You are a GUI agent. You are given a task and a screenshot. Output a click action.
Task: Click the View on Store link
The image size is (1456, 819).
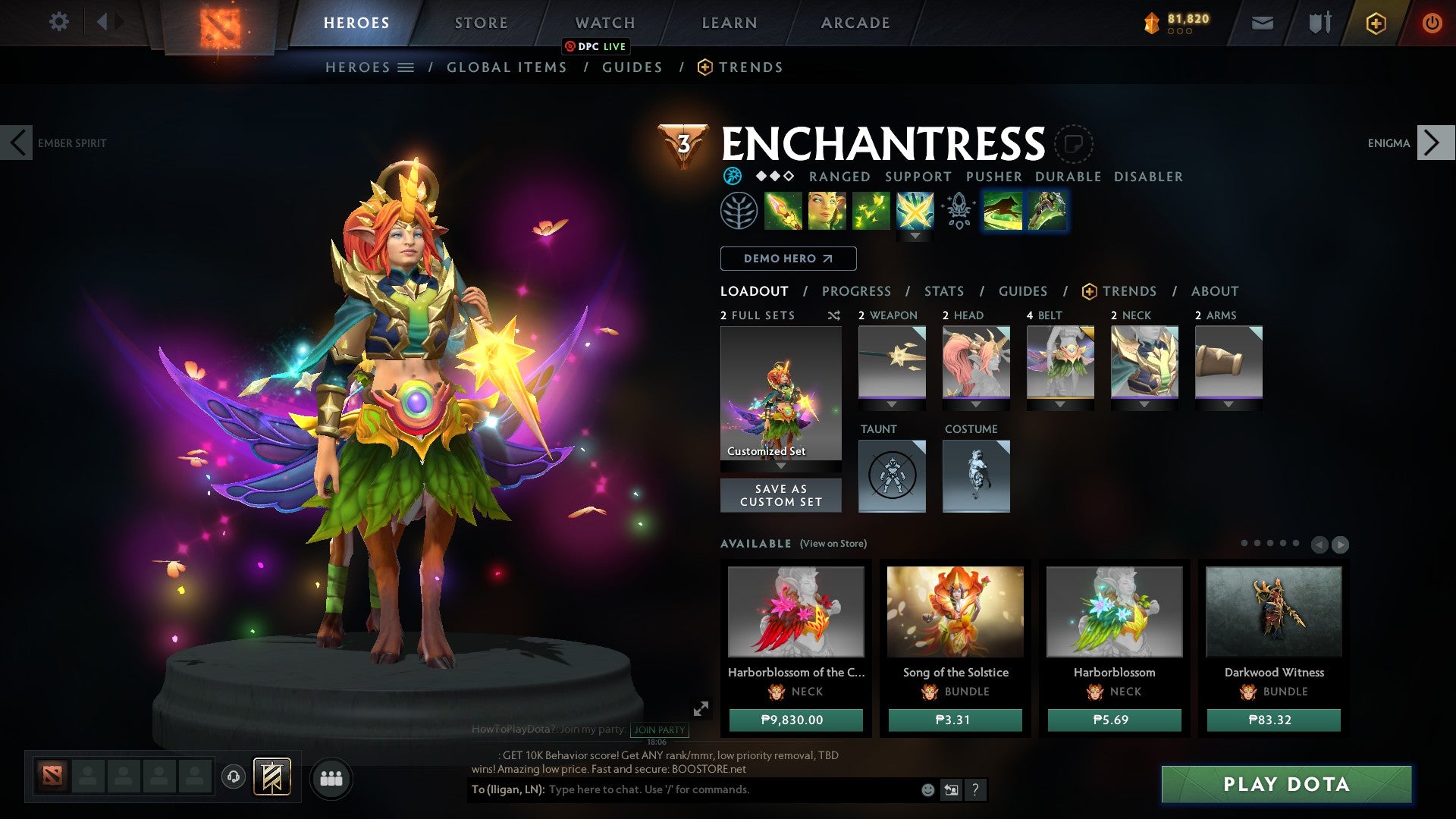pyautogui.click(x=832, y=544)
